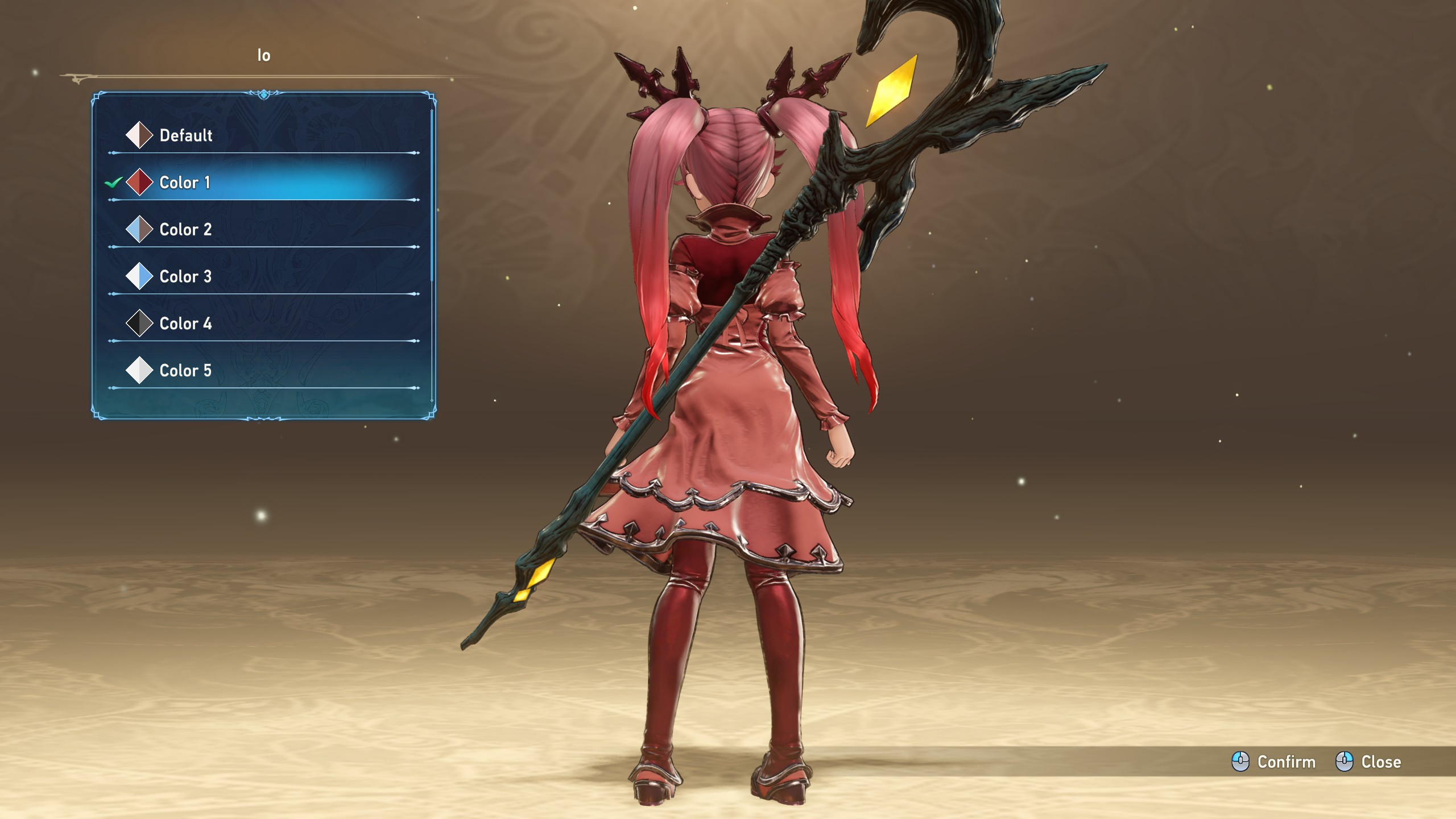Apply the Color 4 dark scheme
Viewport: 1456px width, 819px height.
coord(185,324)
